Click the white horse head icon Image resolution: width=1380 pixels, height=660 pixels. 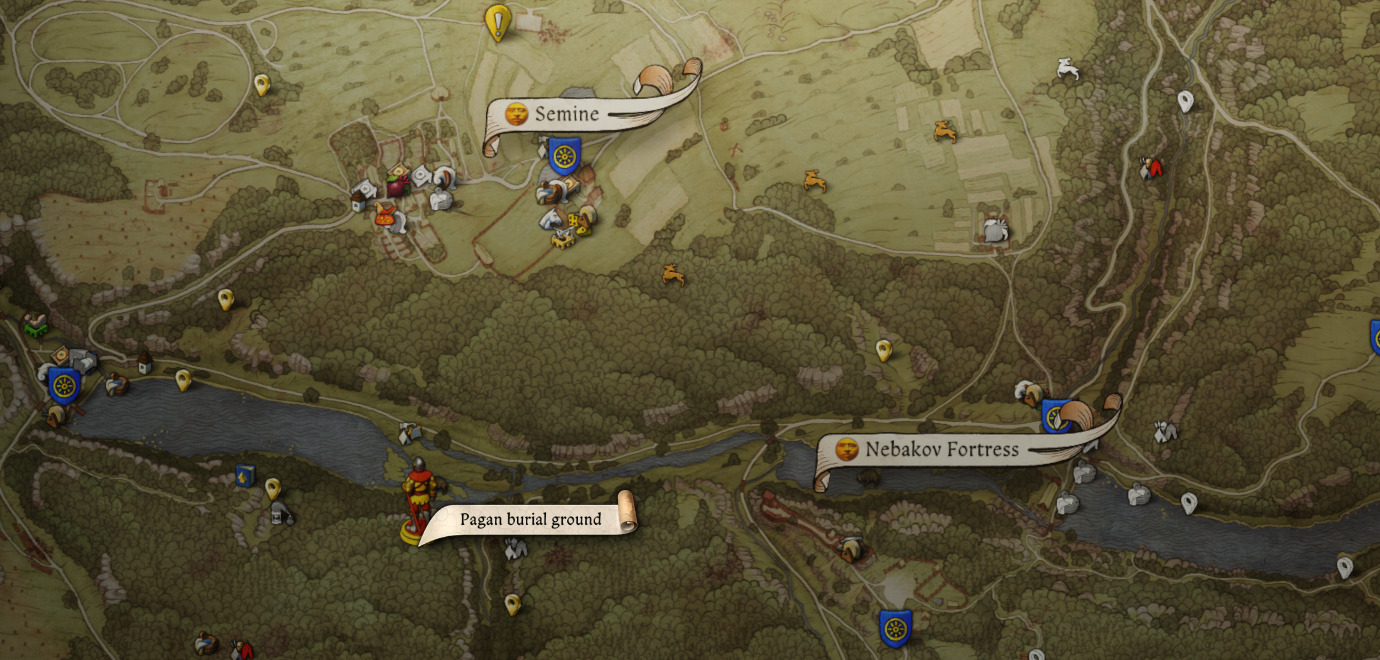click(549, 218)
